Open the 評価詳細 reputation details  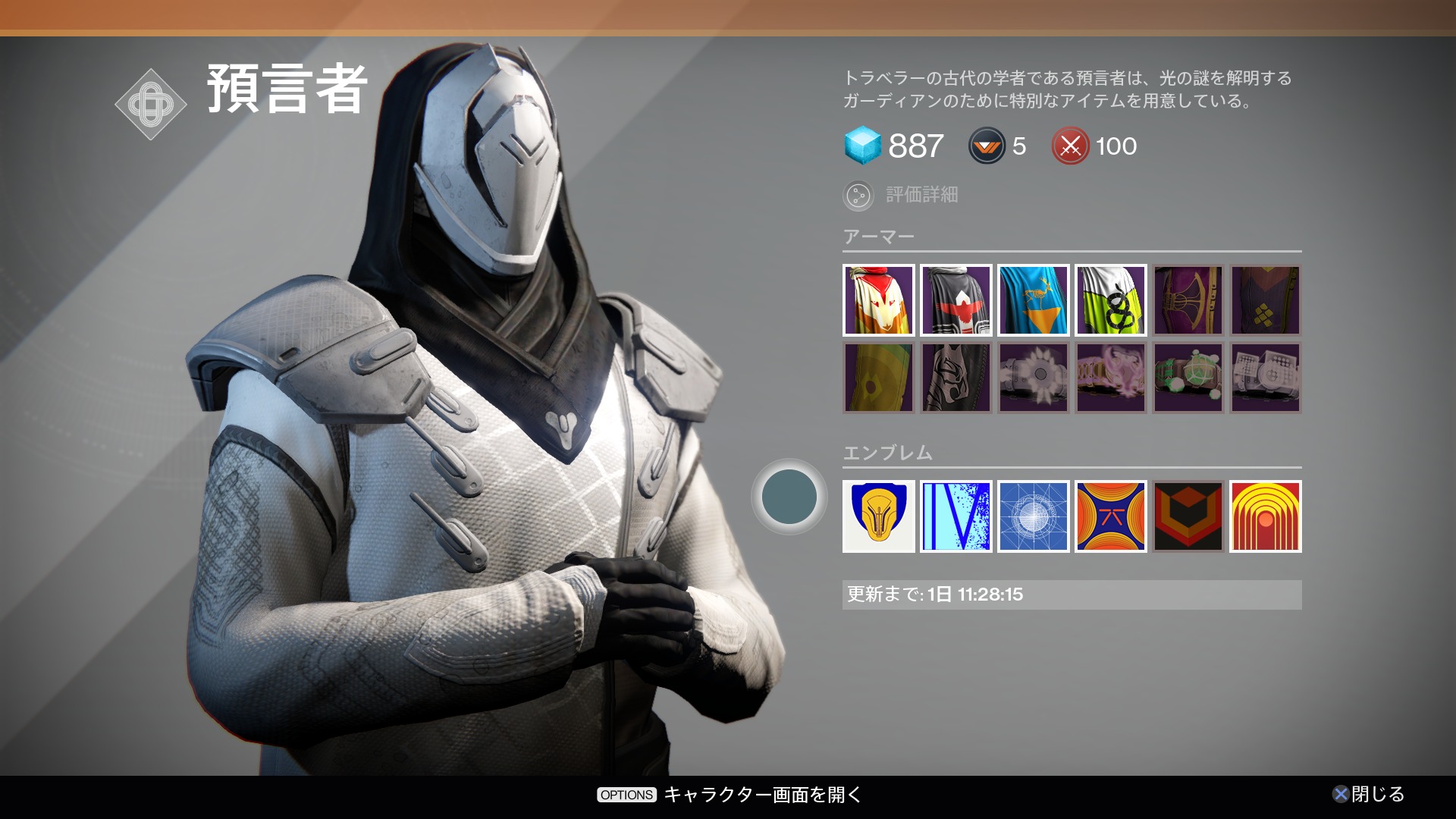[902, 196]
